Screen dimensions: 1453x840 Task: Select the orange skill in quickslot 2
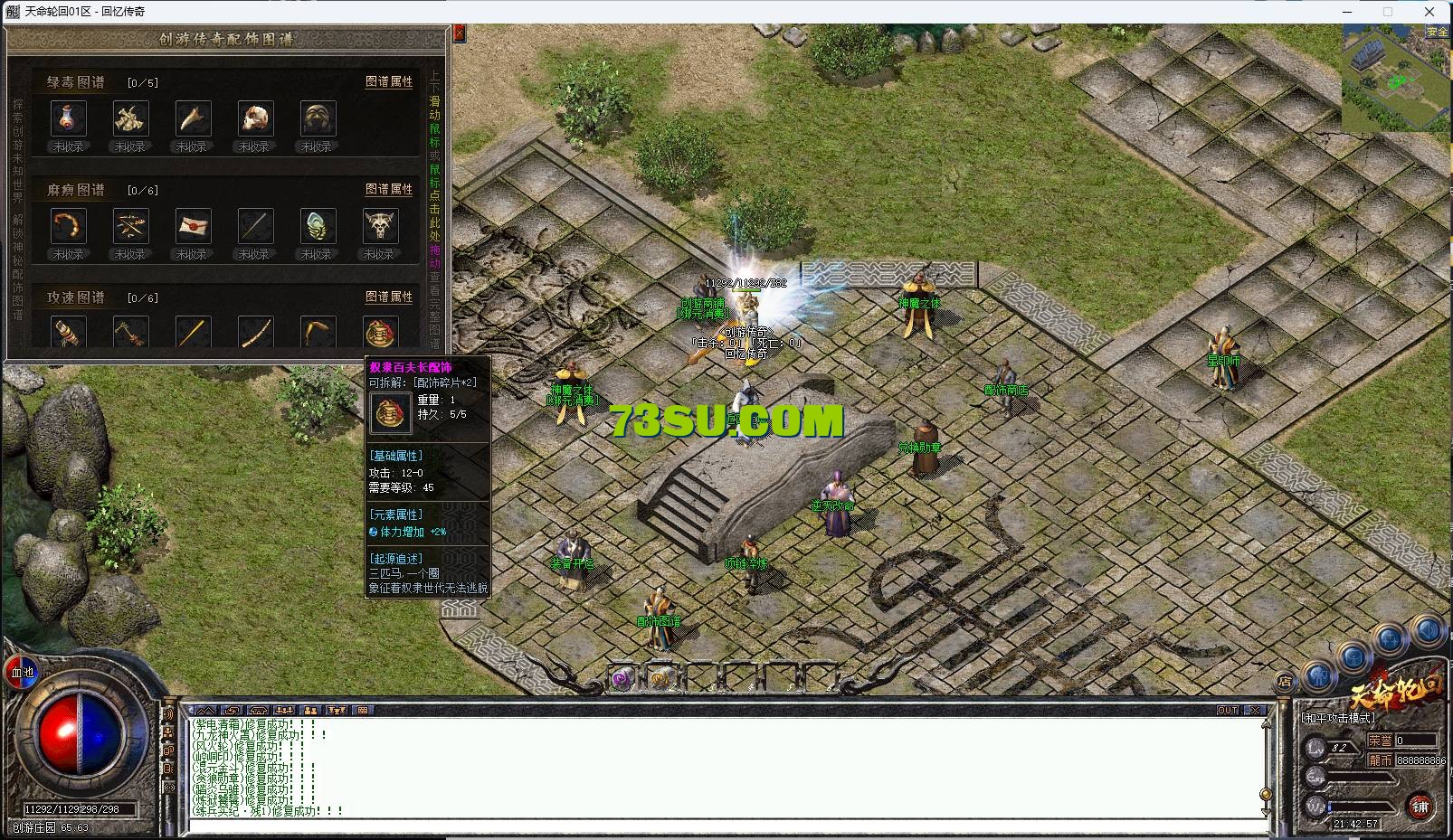coord(660,679)
